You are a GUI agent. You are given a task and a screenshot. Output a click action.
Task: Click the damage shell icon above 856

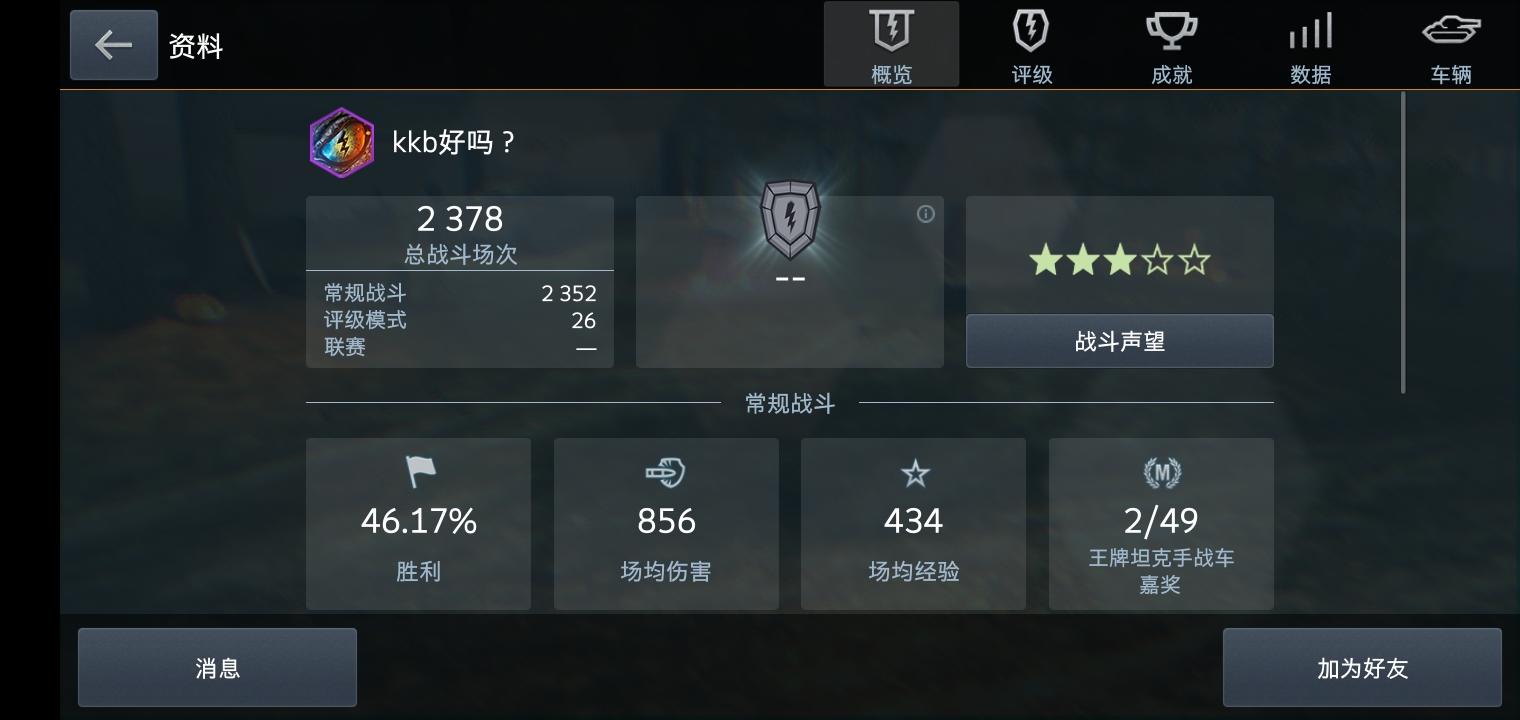click(x=665, y=473)
